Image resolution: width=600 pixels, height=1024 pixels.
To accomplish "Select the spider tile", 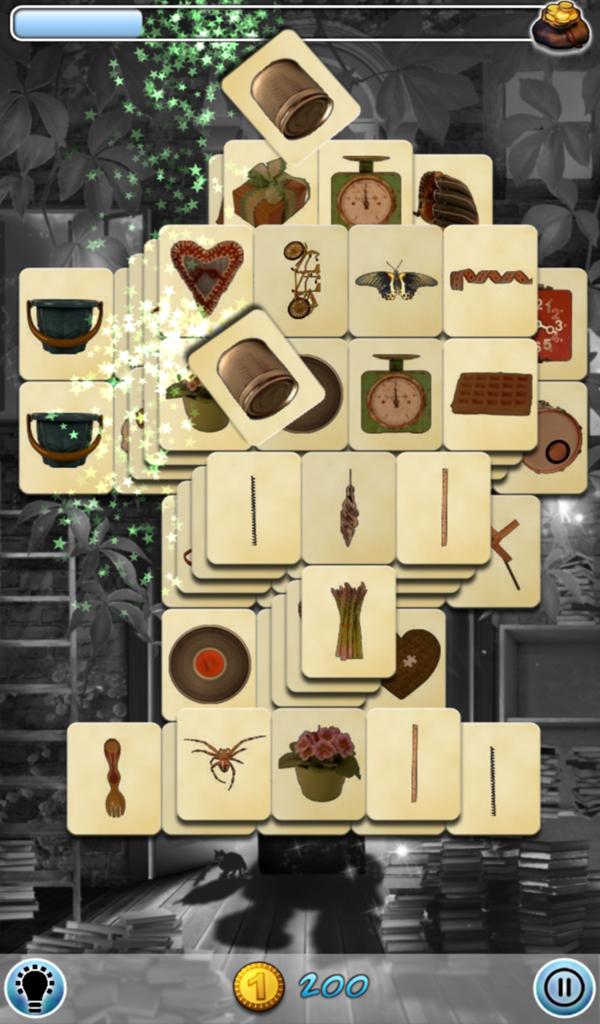I will coord(223,764).
